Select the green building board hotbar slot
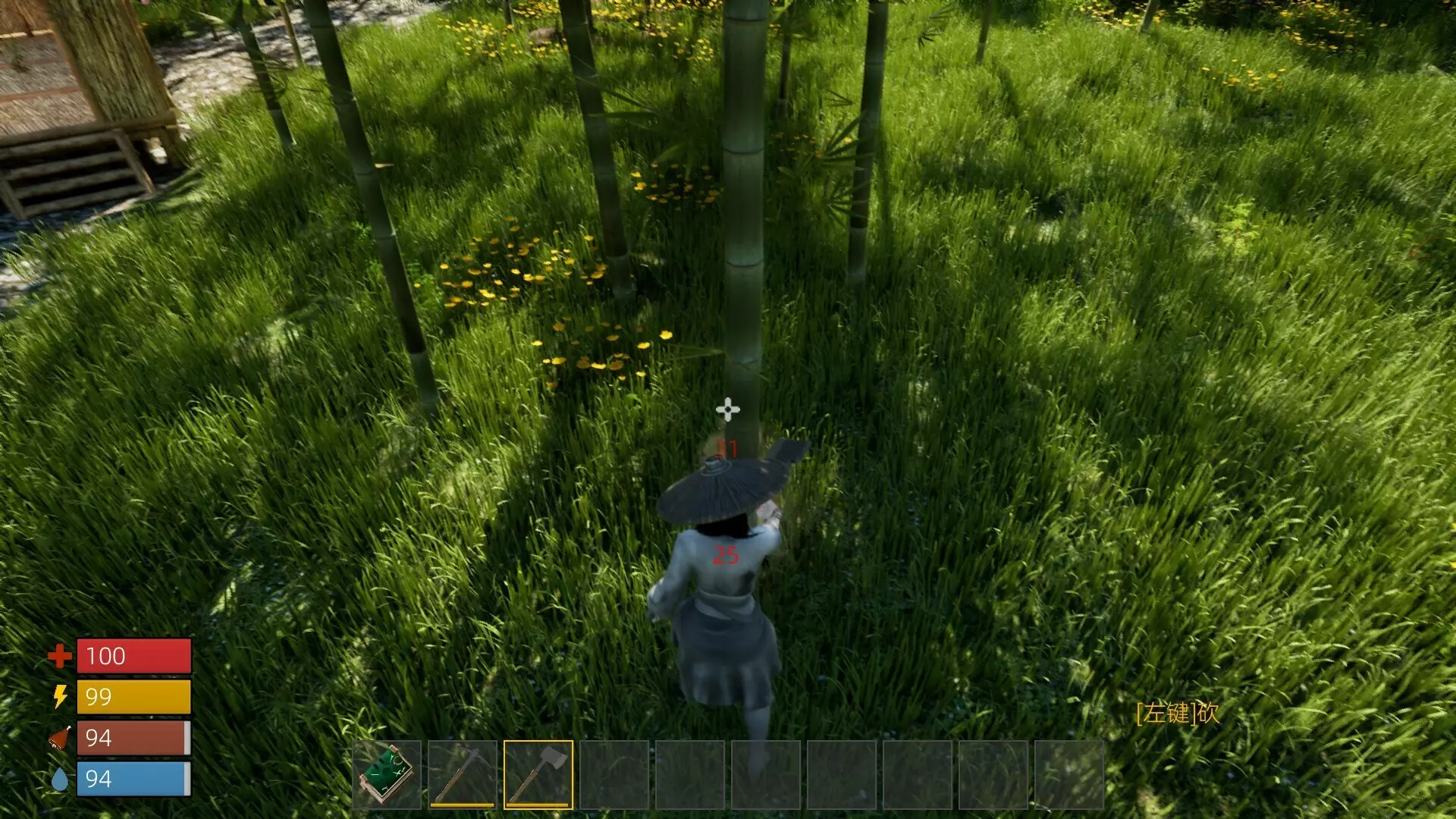1456x819 pixels. coord(387,774)
